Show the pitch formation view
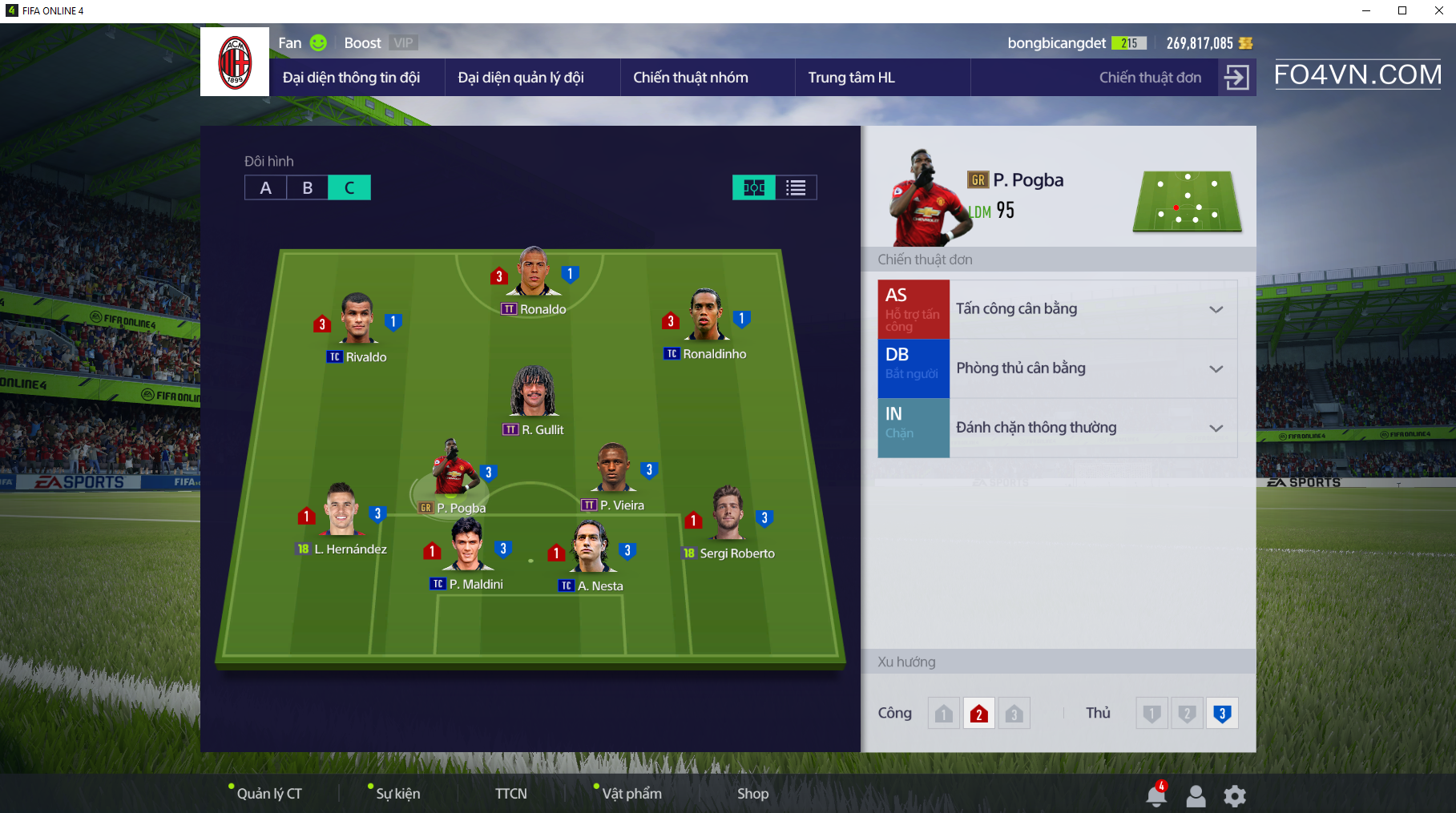This screenshot has width=1456, height=813. tap(754, 187)
